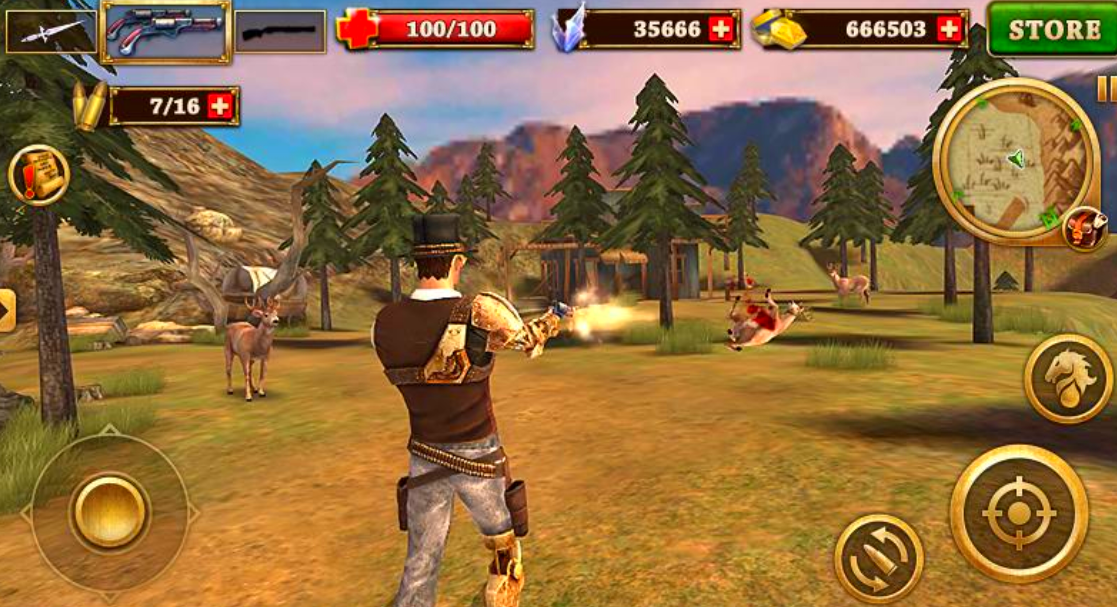
Task: Open the green STORE button
Action: tap(1052, 28)
